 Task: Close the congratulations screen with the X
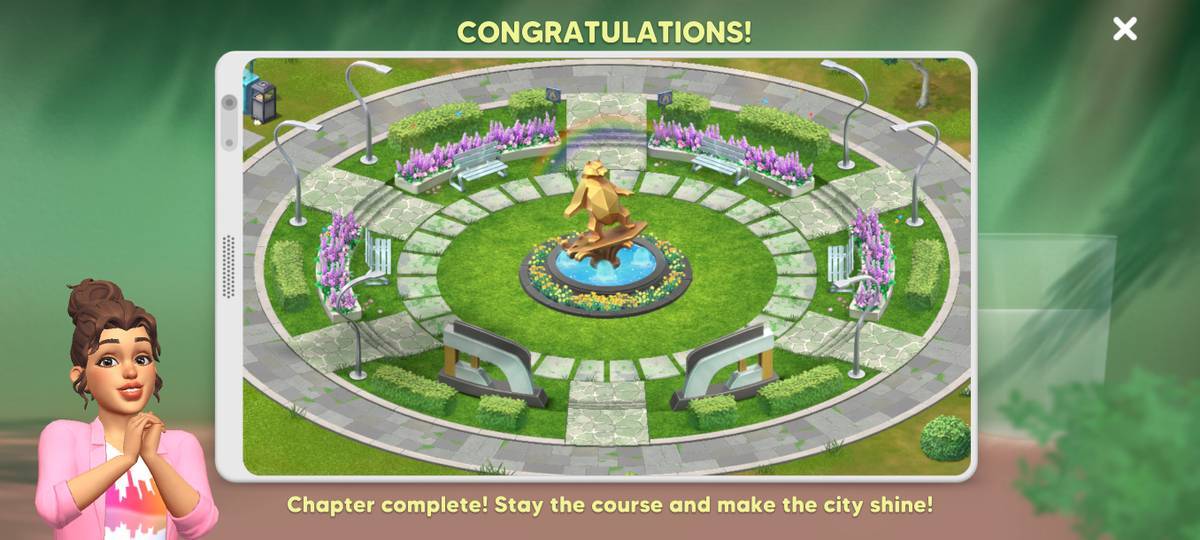[1125, 29]
